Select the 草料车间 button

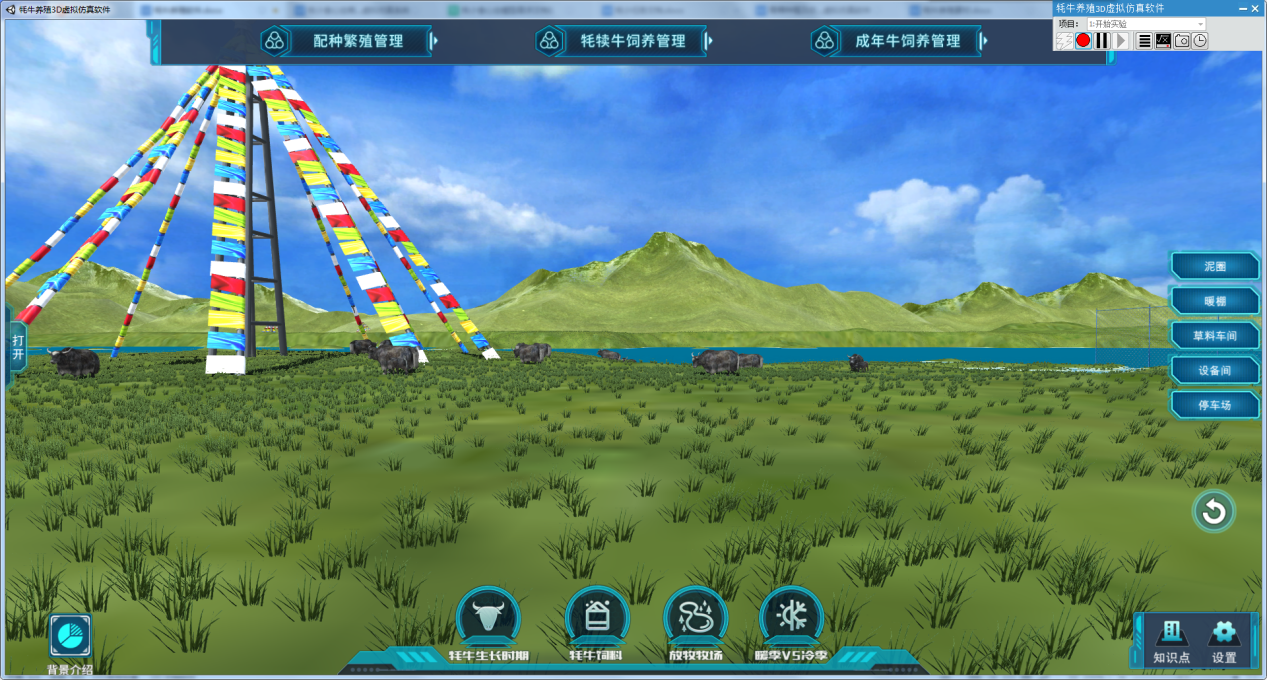[x=1215, y=336]
